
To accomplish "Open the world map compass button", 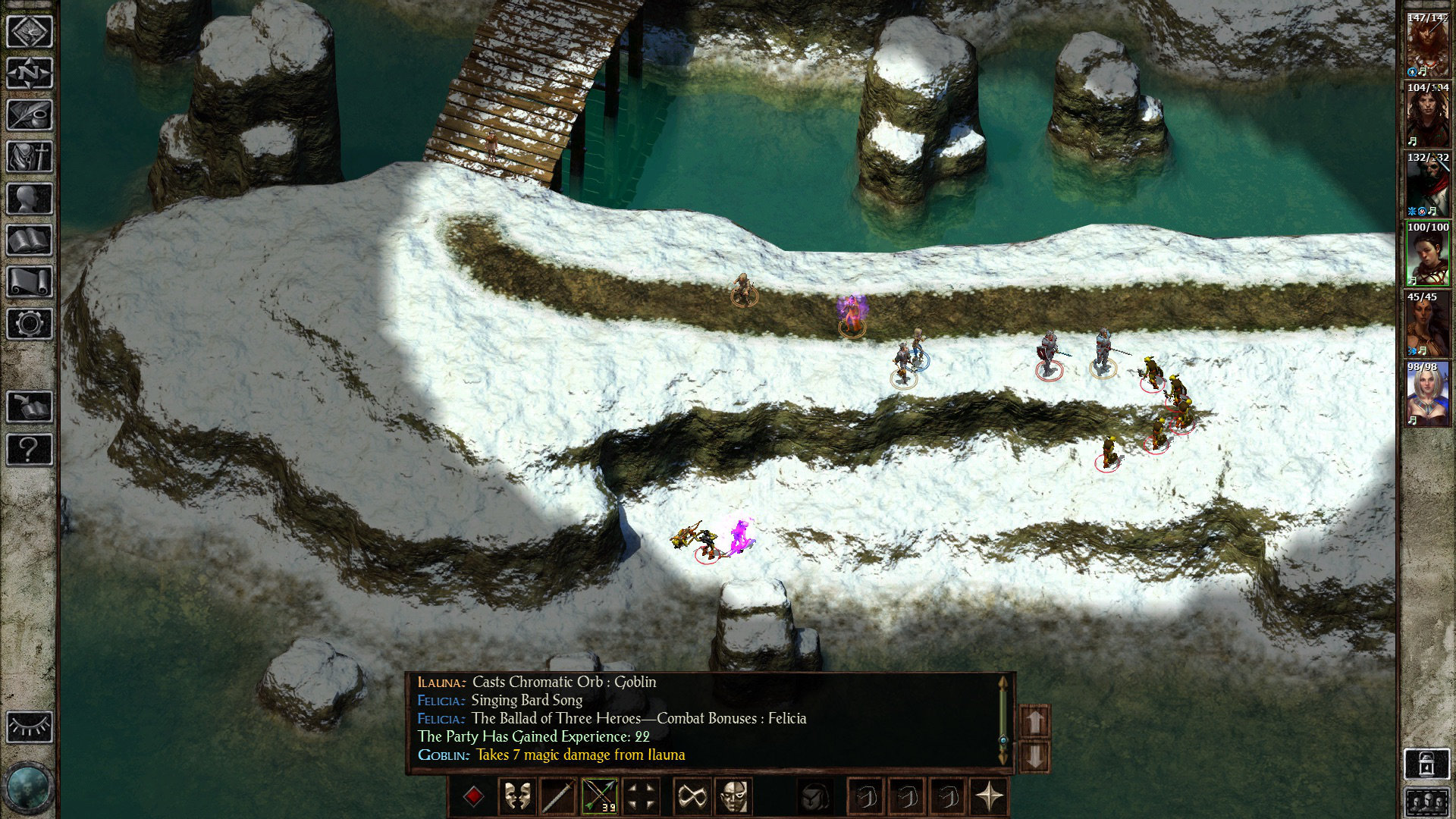I will pyautogui.click(x=30, y=74).
